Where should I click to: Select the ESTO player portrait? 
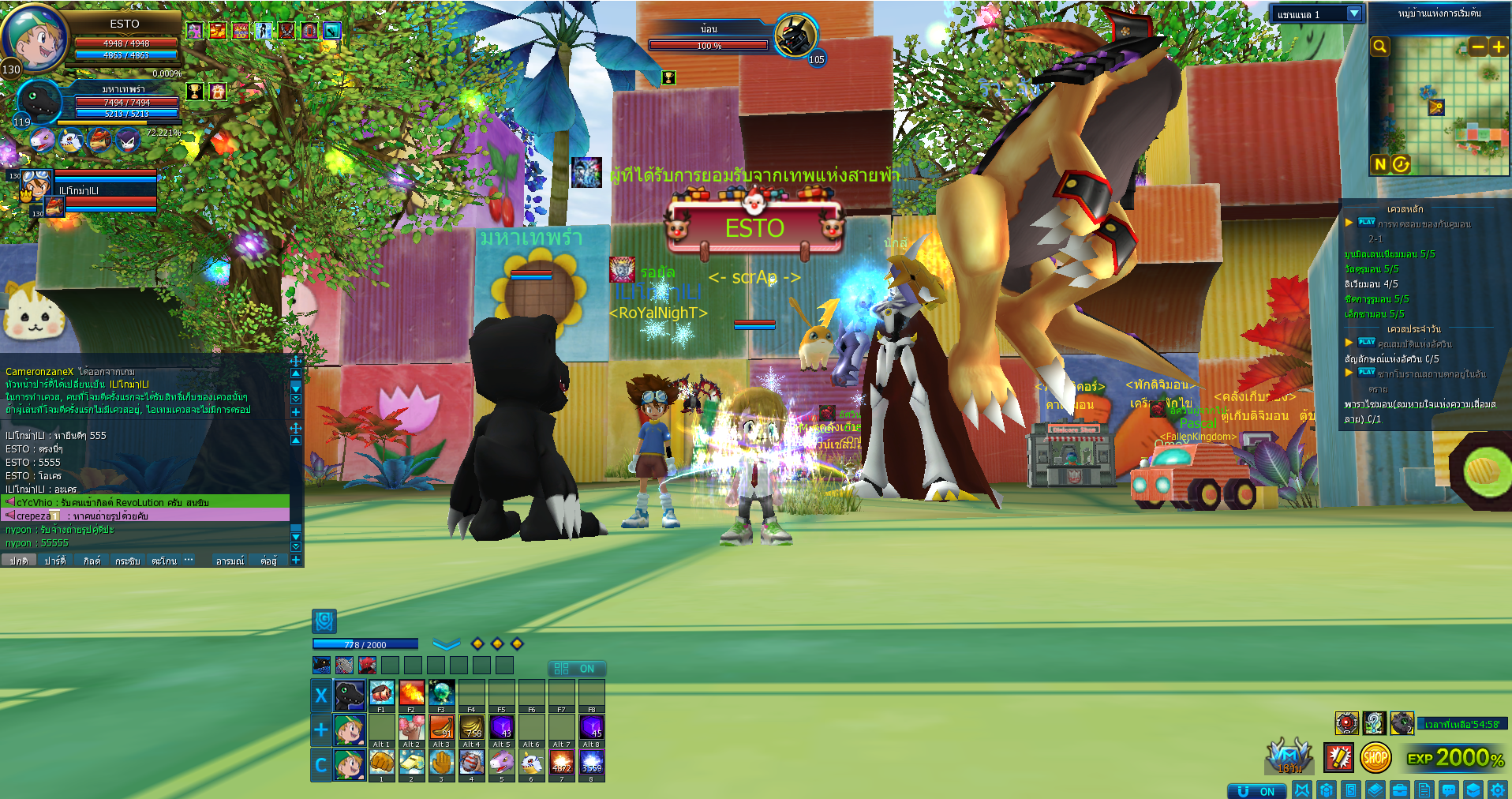pos(35,36)
